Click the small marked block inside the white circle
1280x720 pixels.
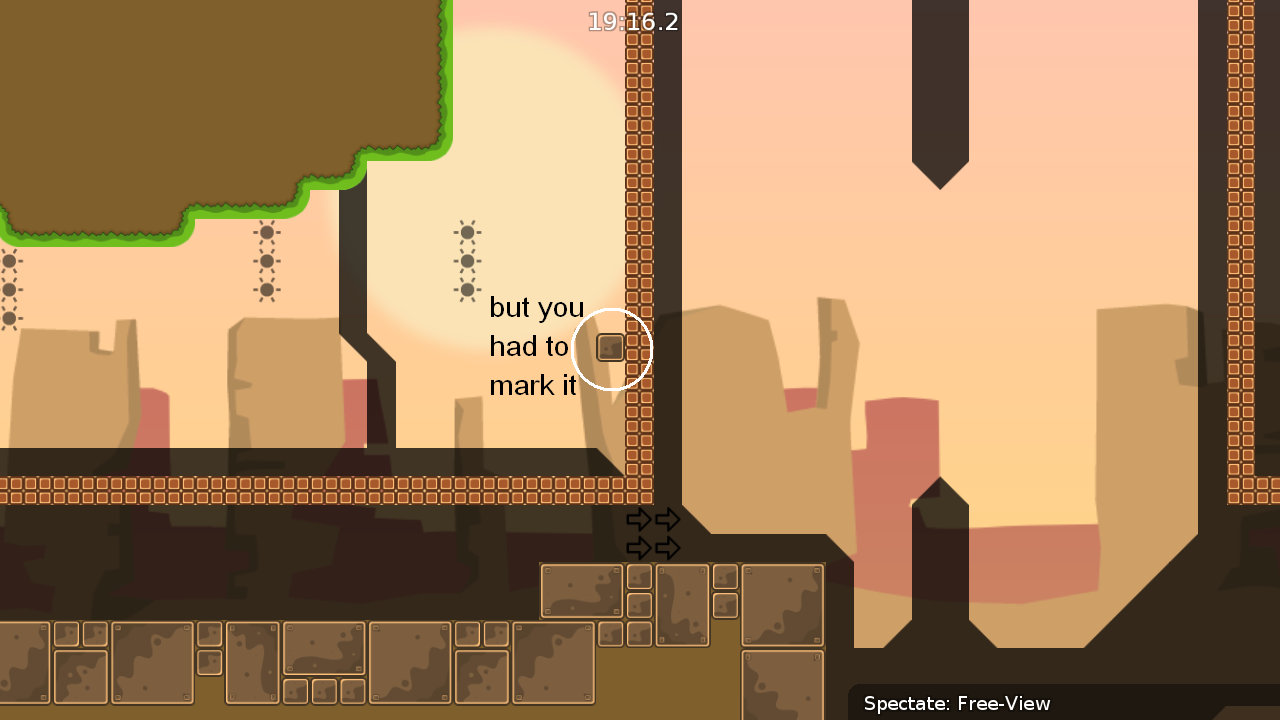pyautogui.click(x=611, y=348)
